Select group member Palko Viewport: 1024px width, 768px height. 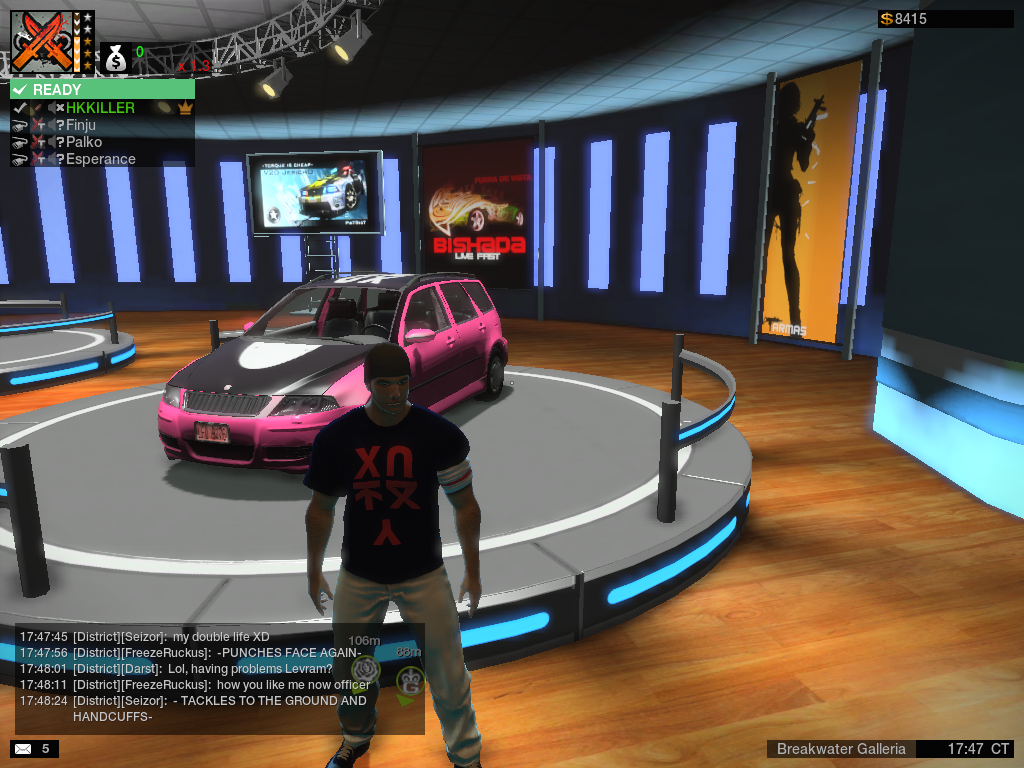pyautogui.click(x=83, y=142)
